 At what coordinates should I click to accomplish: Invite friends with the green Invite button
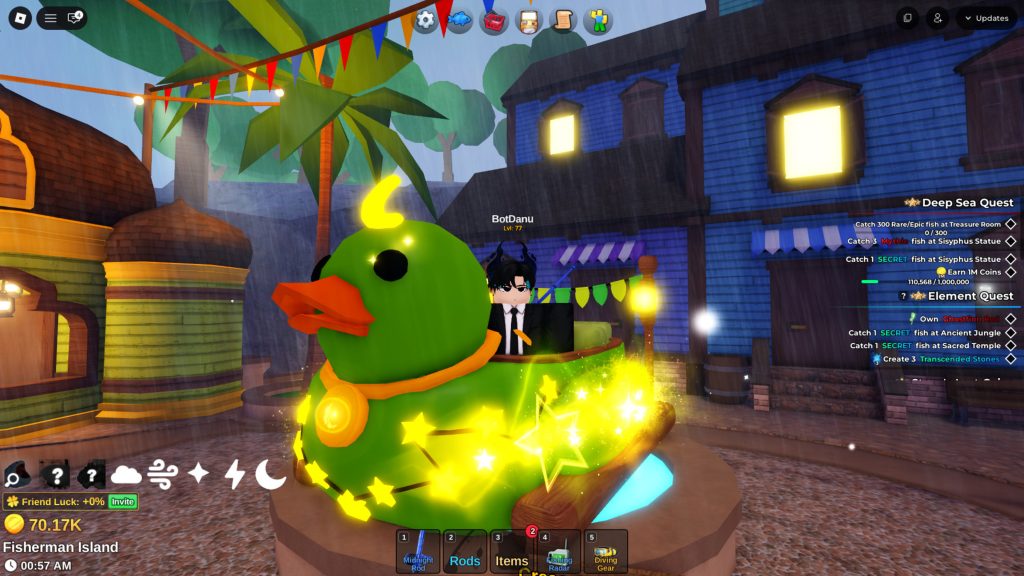(122, 501)
